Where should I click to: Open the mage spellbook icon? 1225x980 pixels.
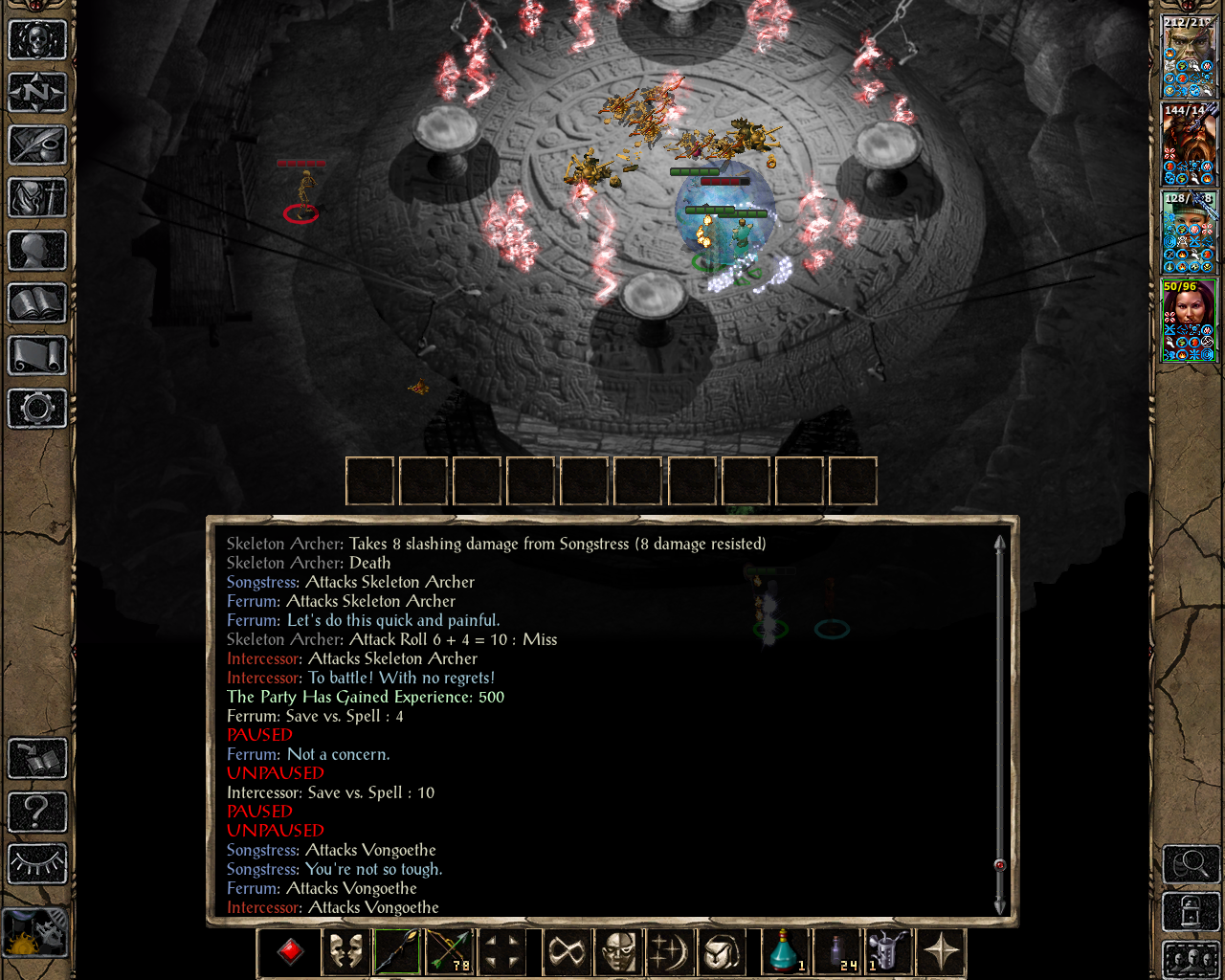click(36, 301)
